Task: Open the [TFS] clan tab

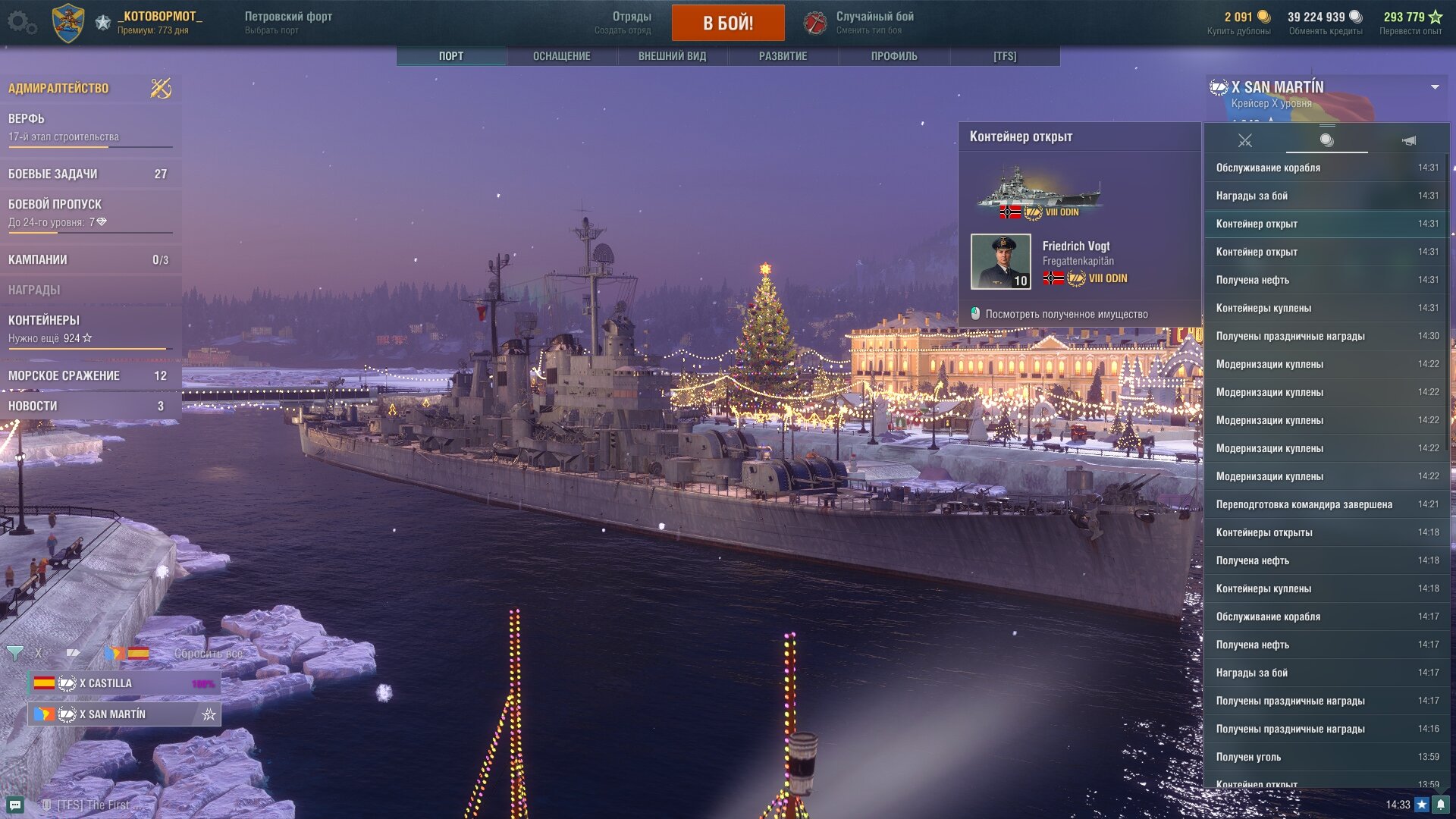Action: [1004, 56]
